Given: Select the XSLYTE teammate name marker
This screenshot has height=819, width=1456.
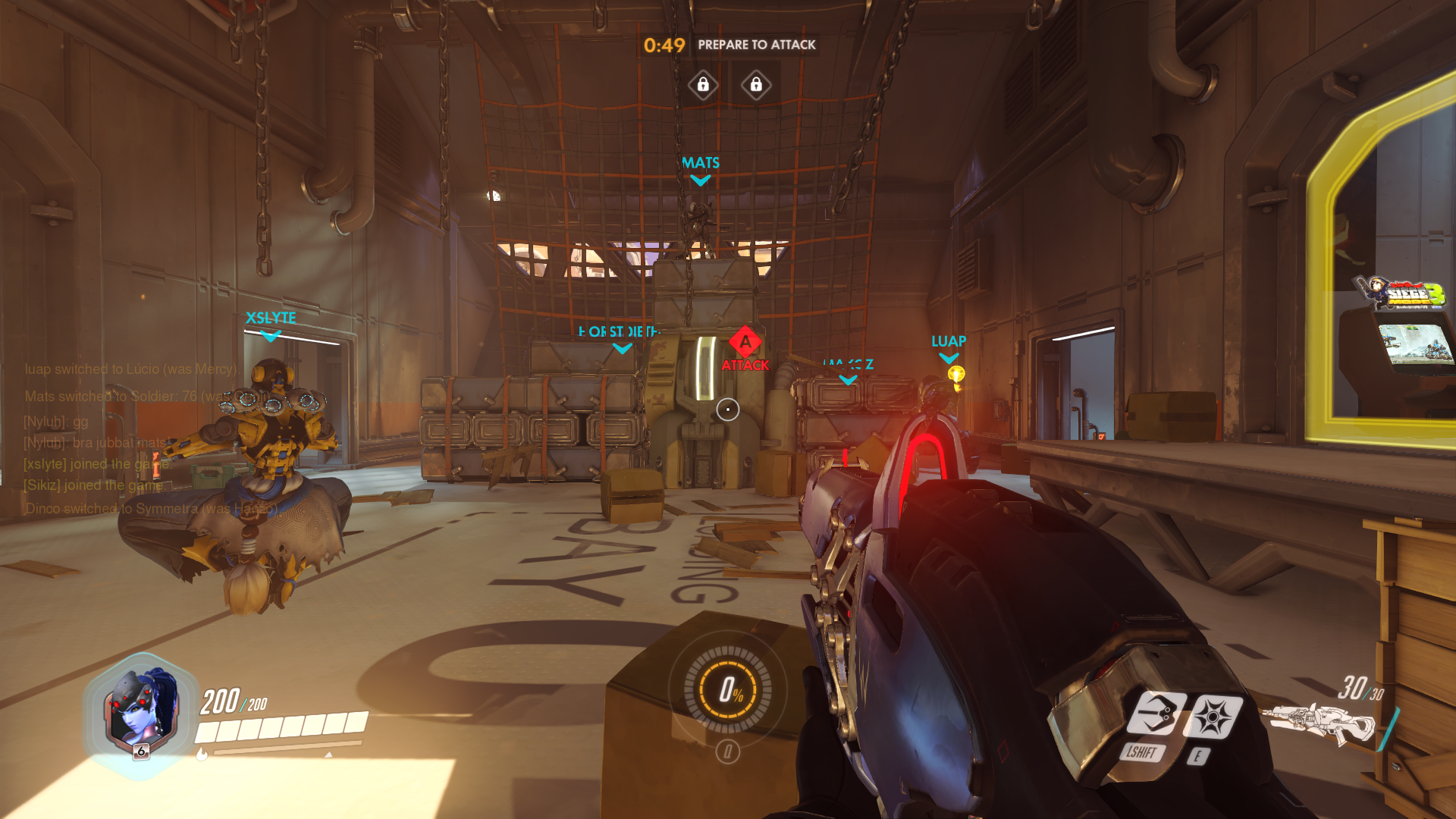Looking at the screenshot, I should click(x=271, y=318).
